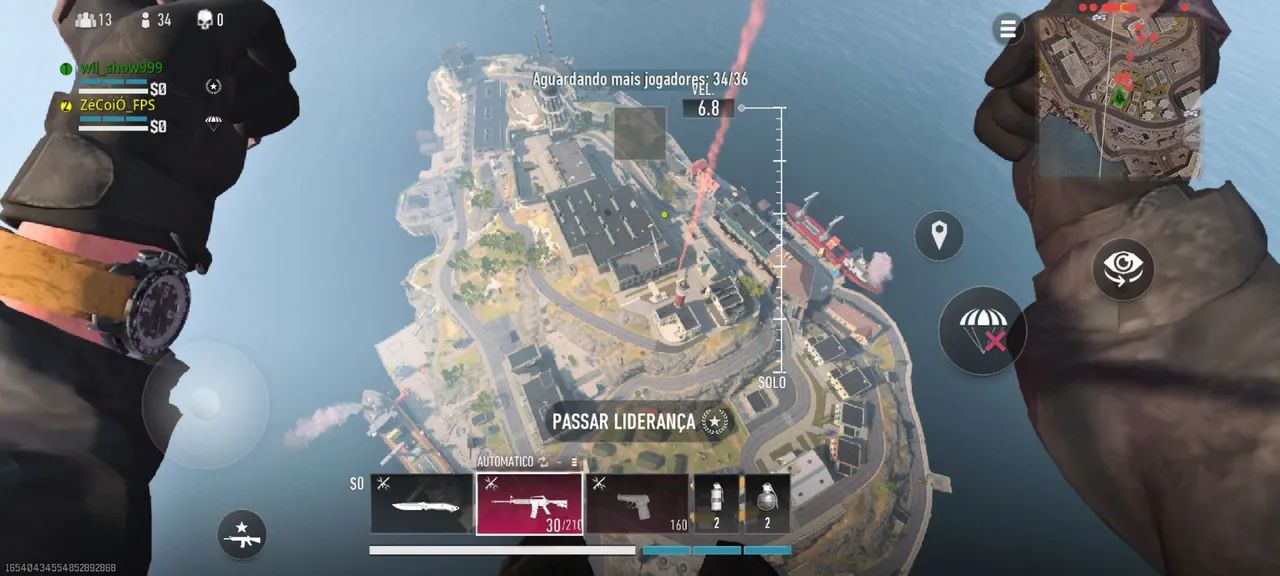This screenshot has width=1280, height=576.
Task: Select the cylindrical tactical grenade slot
Action: (x=716, y=504)
